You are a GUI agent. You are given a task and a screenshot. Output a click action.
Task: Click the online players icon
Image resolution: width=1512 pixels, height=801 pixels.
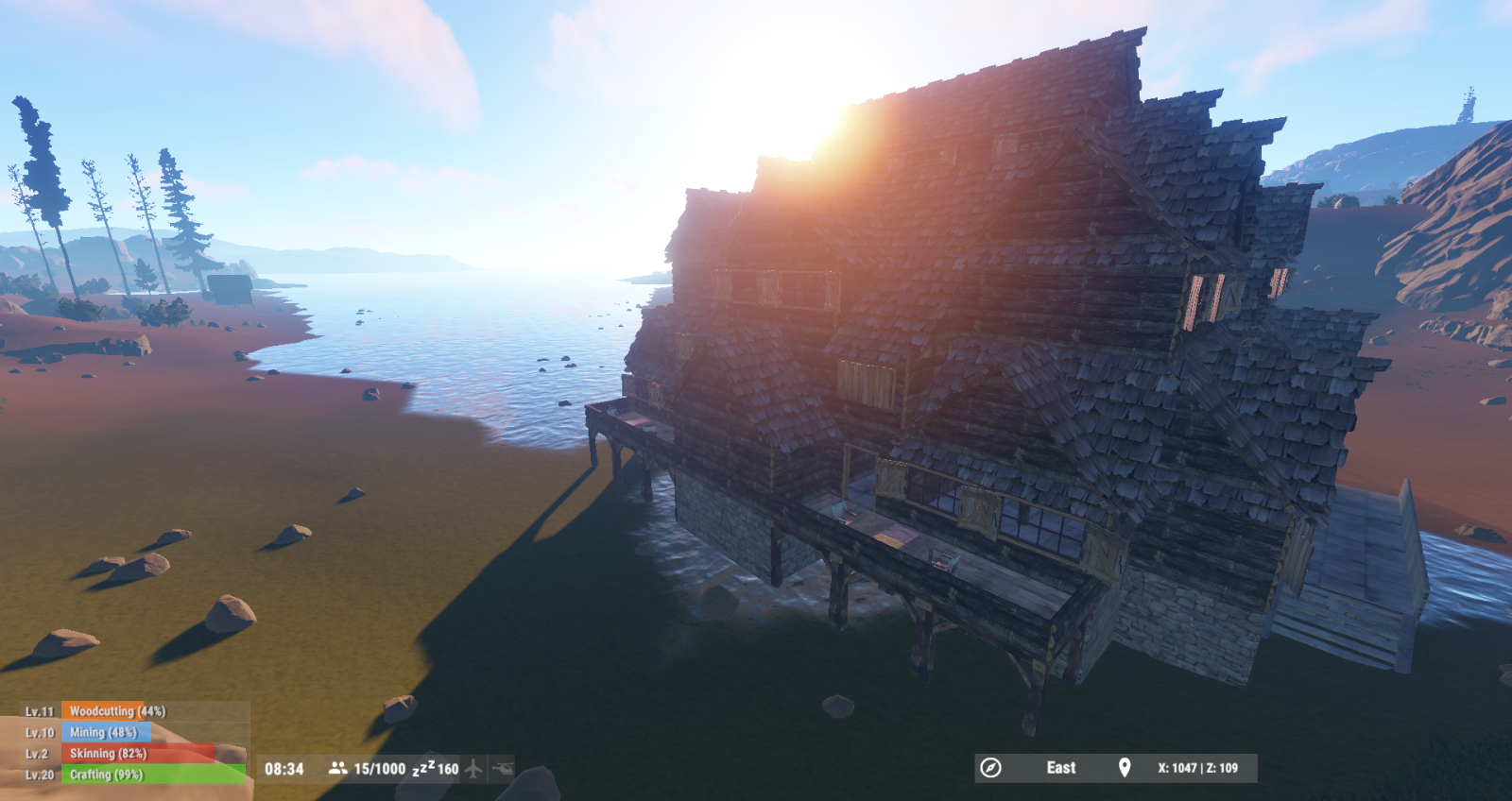pos(337,769)
